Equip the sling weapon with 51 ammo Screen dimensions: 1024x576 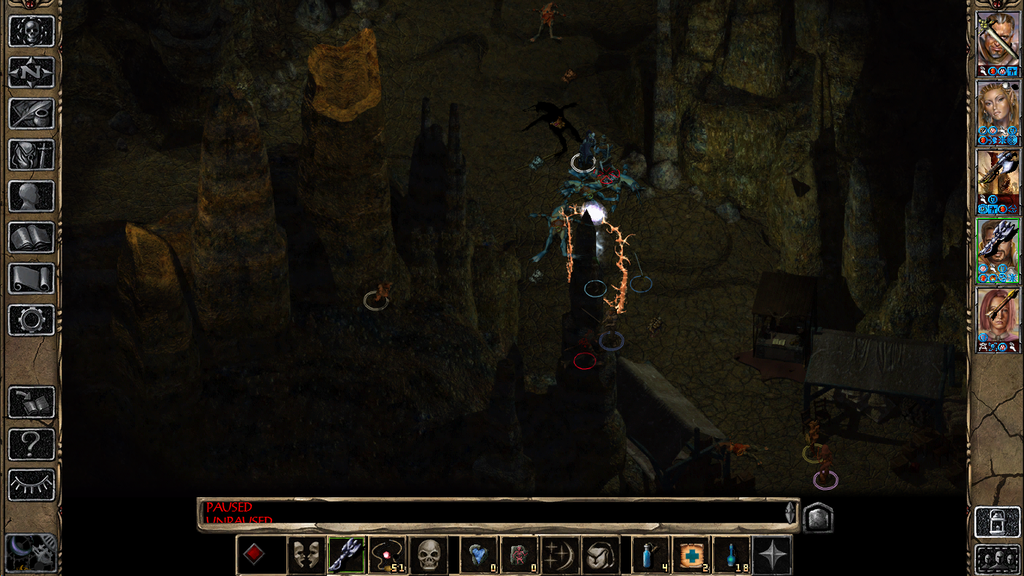coord(387,555)
